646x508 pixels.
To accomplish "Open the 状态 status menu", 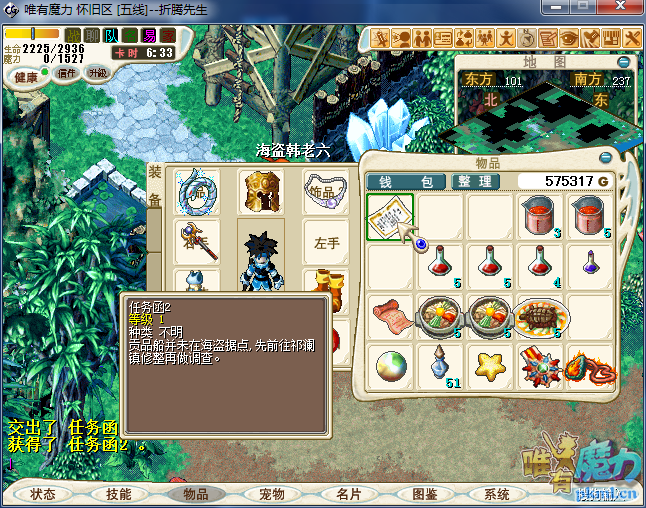I will [x=43, y=494].
